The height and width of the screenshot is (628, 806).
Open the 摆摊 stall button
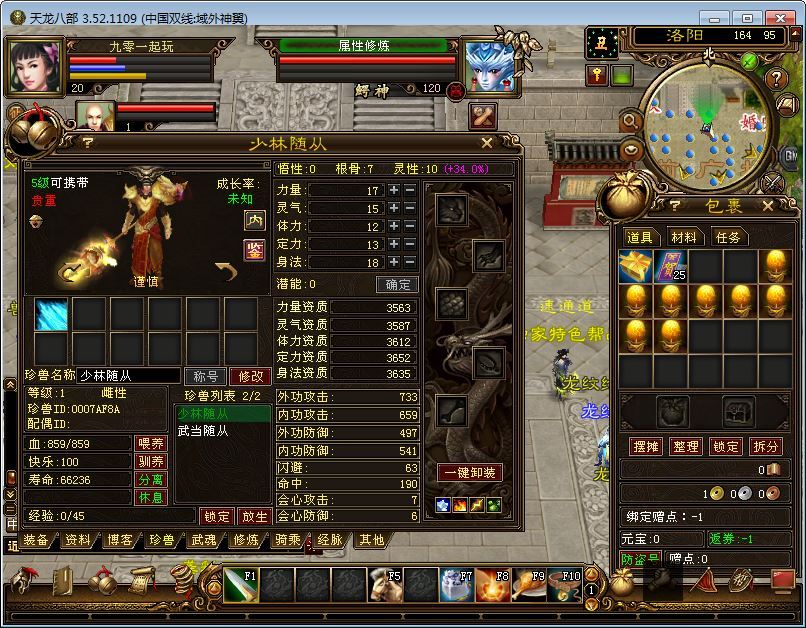646,446
